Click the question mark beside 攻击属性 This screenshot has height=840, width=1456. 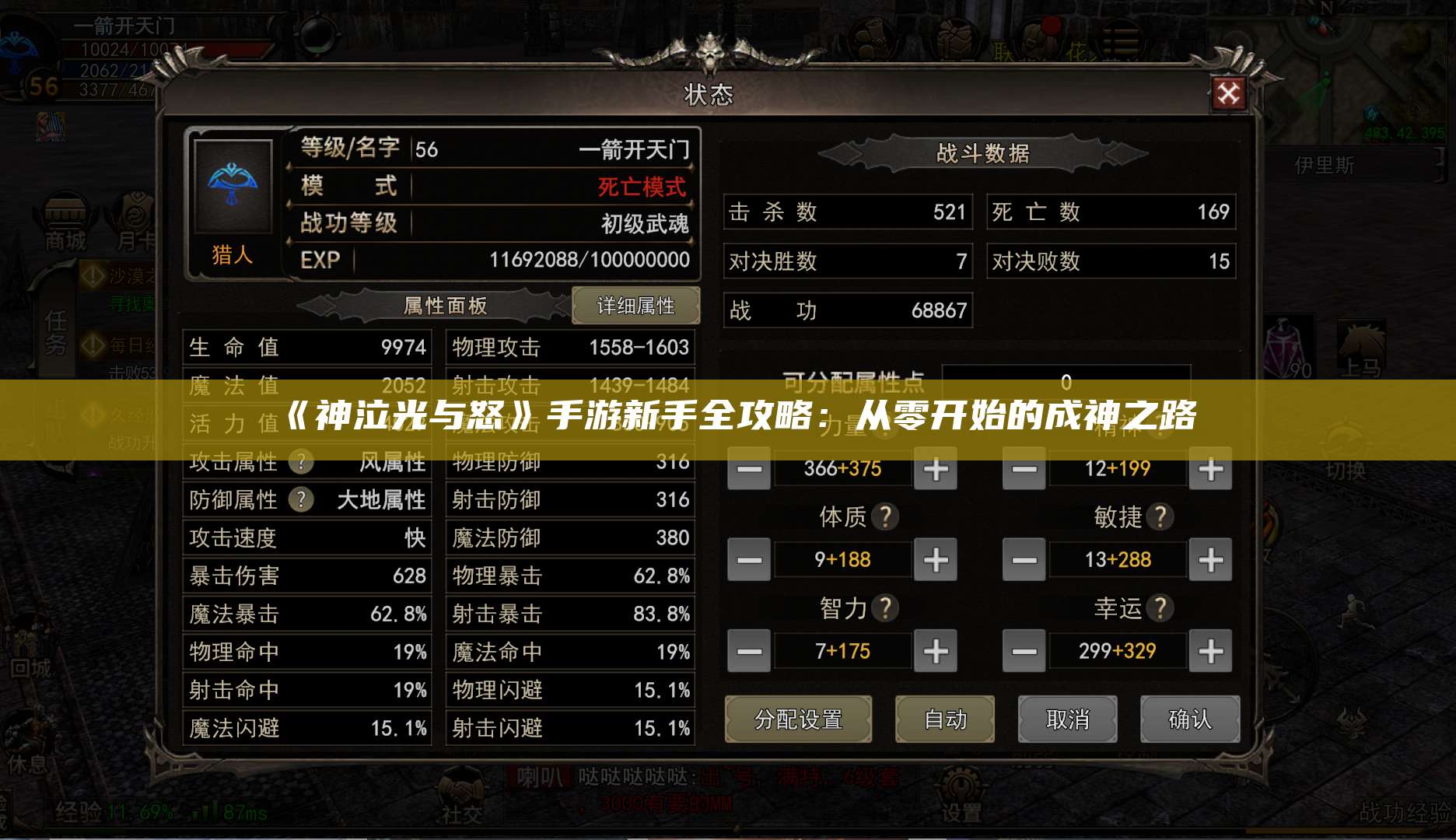[x=302, y=462]
